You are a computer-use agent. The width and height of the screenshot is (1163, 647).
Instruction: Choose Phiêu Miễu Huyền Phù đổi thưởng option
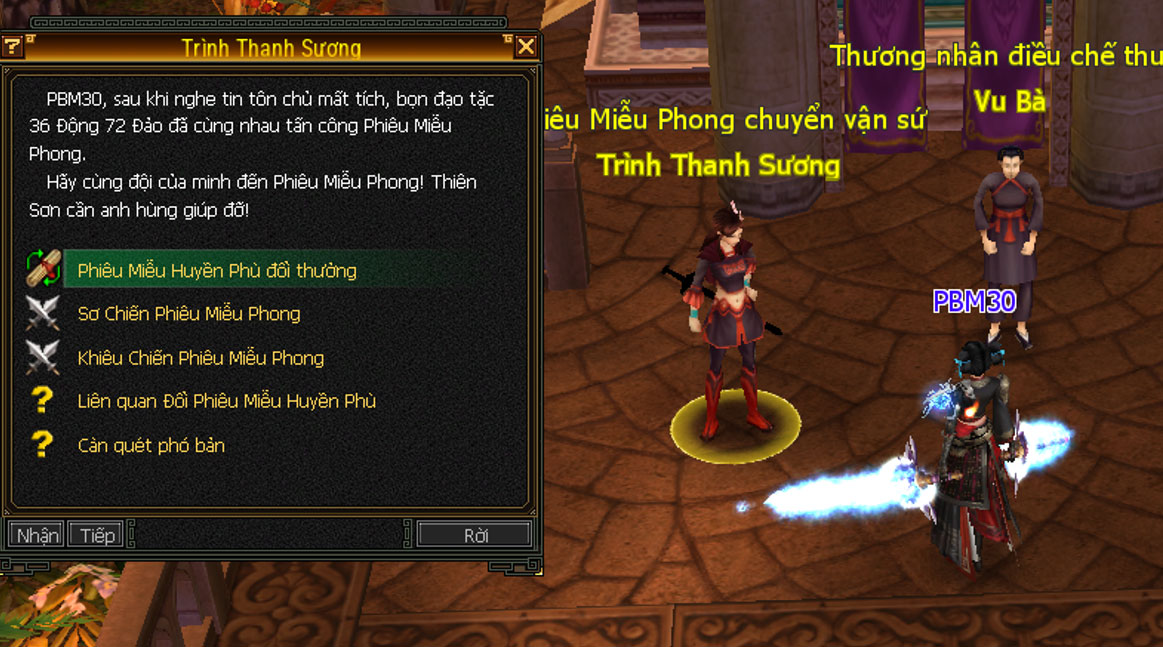tap(217, 271)
